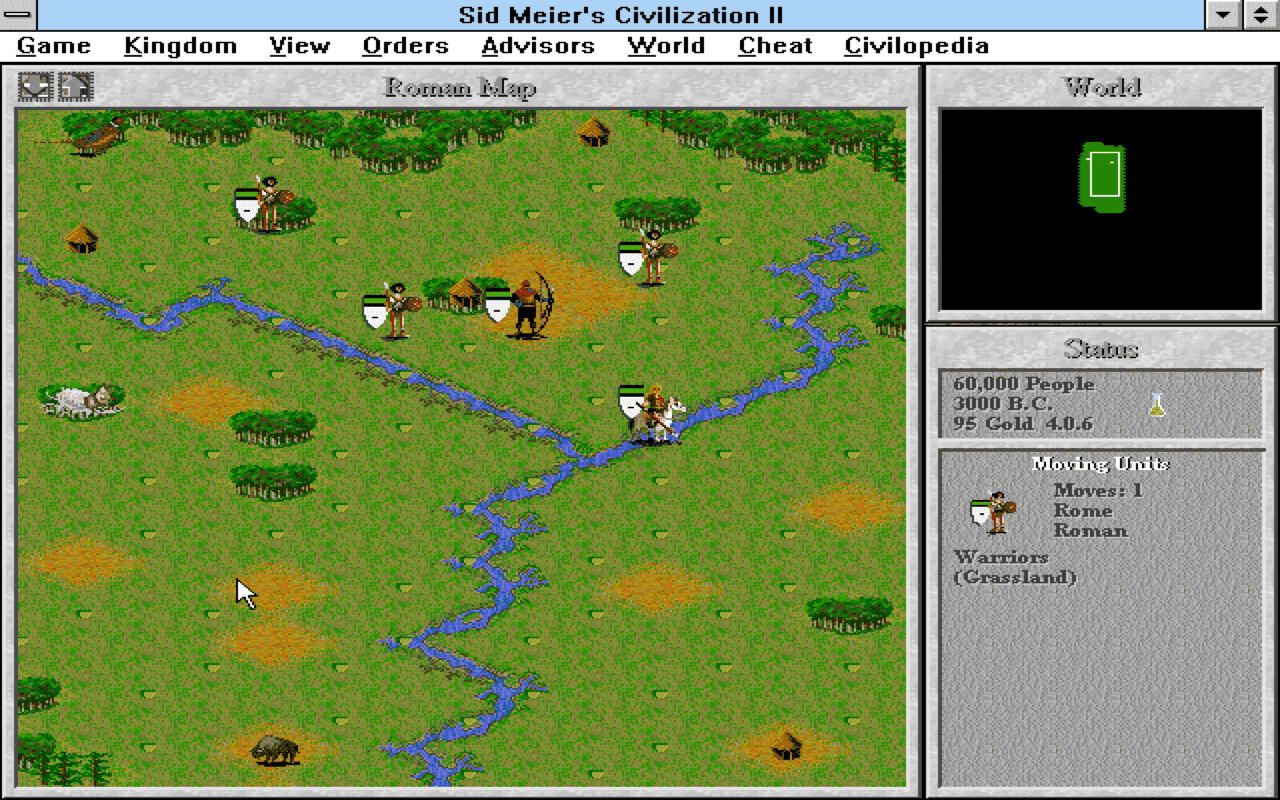Click the science beaker in the Status panel
The image size is (1280, 800).
coord(1158,404)
